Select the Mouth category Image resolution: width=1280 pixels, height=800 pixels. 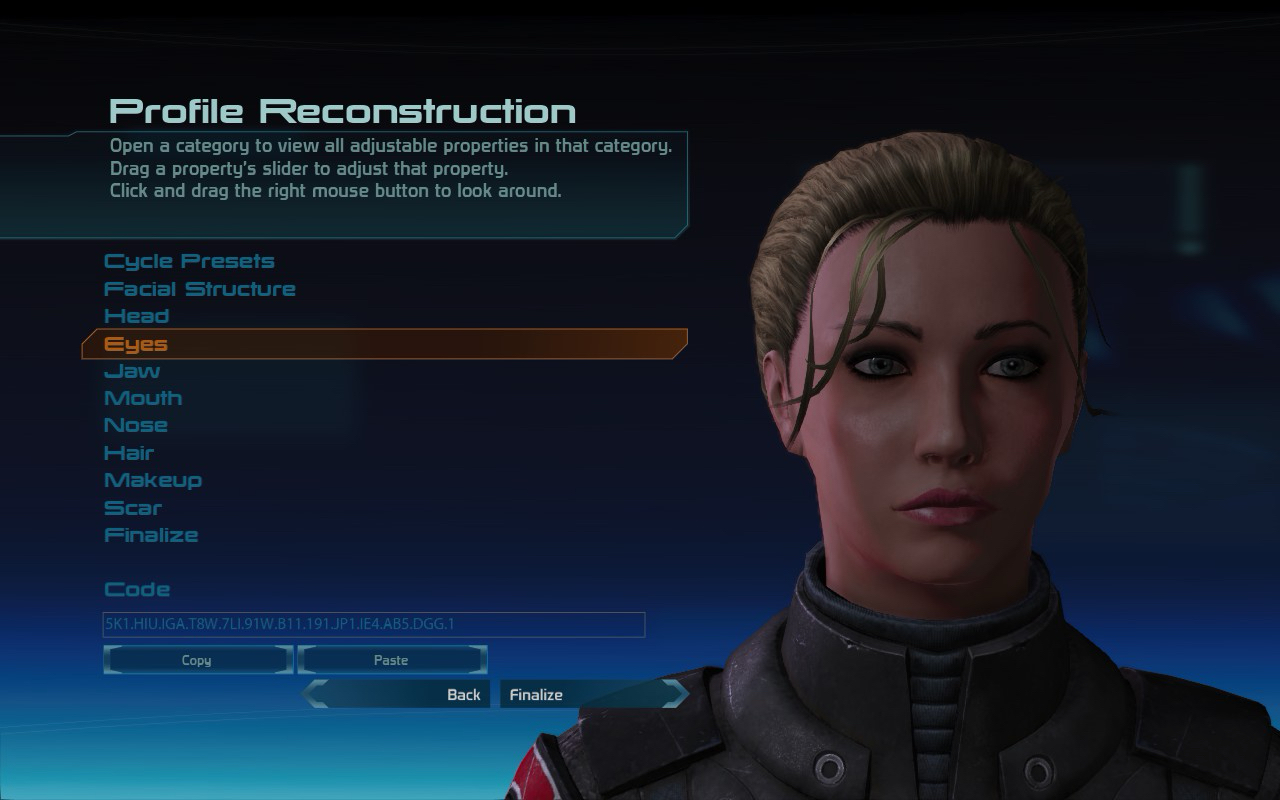coord(143,398)
